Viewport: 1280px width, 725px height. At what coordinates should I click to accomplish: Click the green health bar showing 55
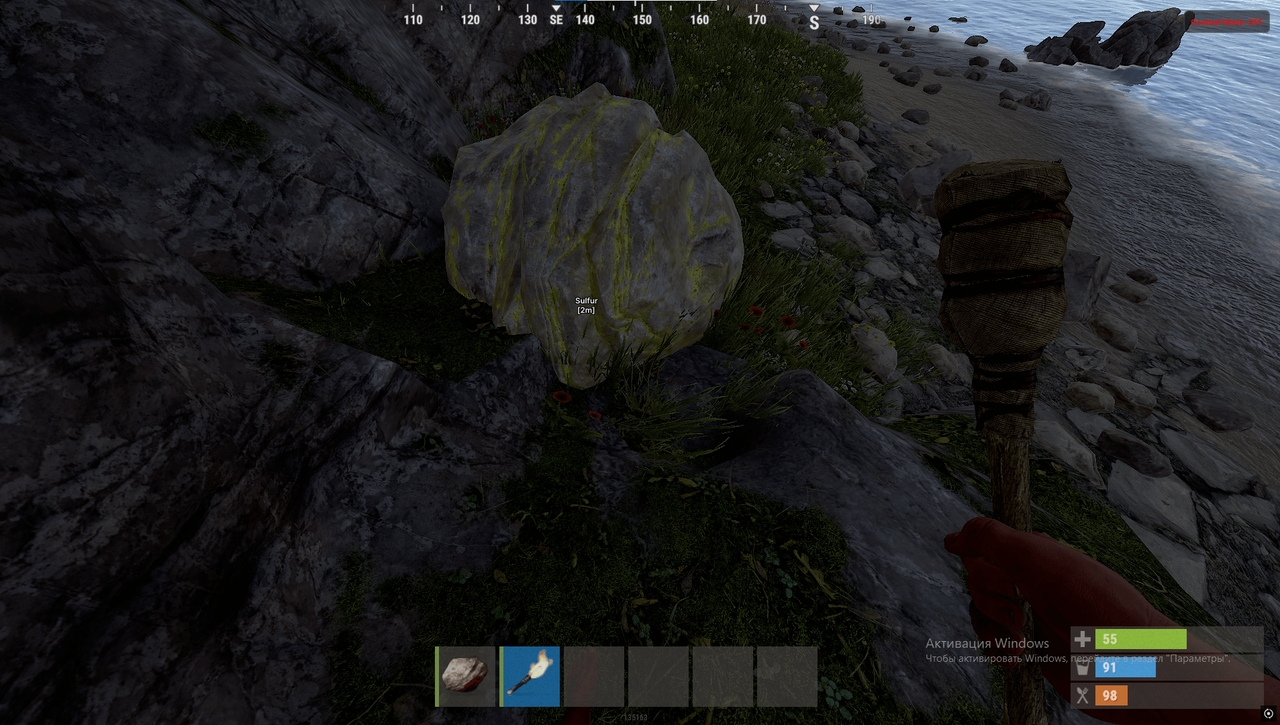pos(1140,637)
